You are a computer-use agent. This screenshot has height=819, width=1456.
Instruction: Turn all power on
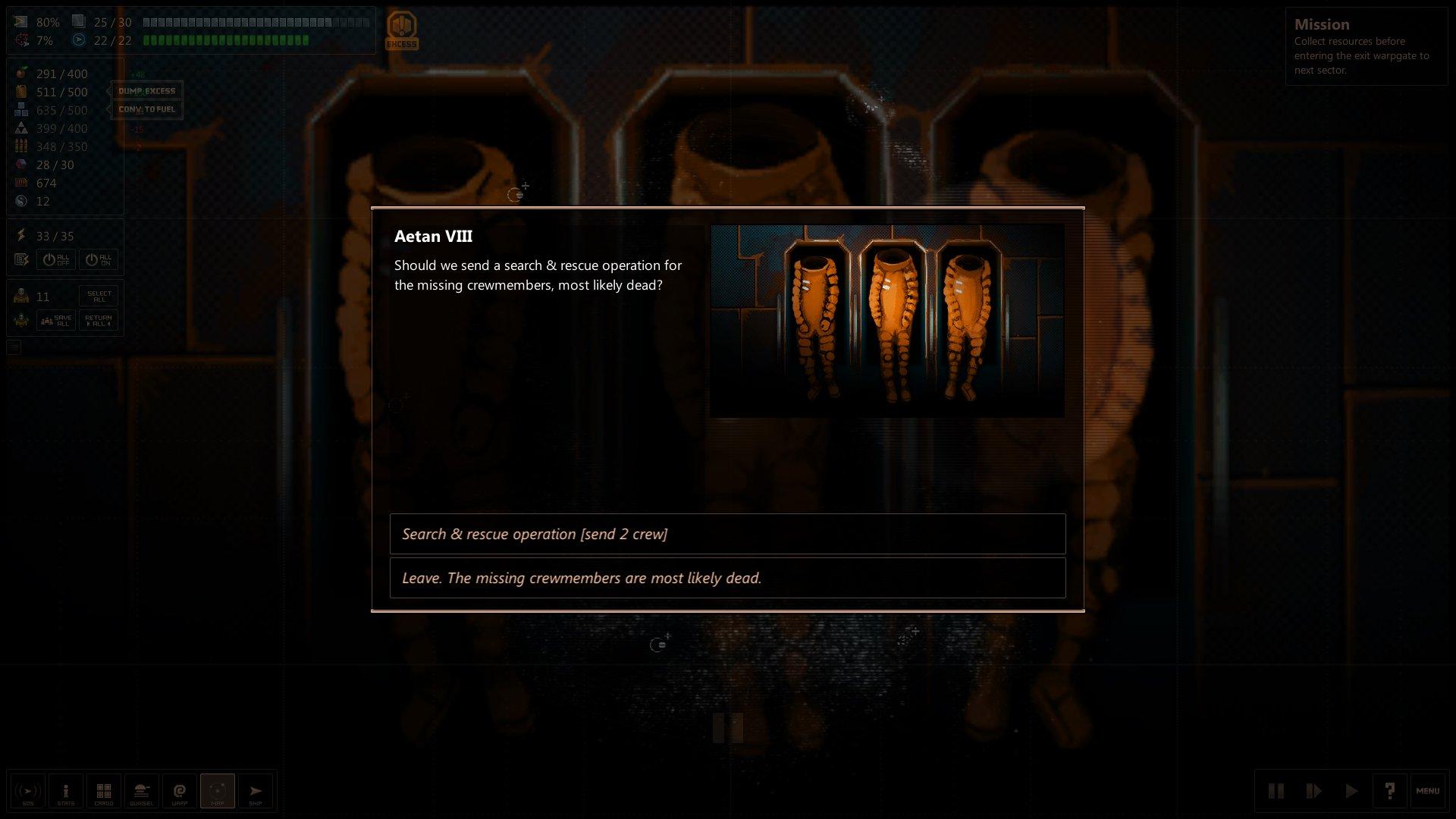pyautogui.click(x=99, y=260)
